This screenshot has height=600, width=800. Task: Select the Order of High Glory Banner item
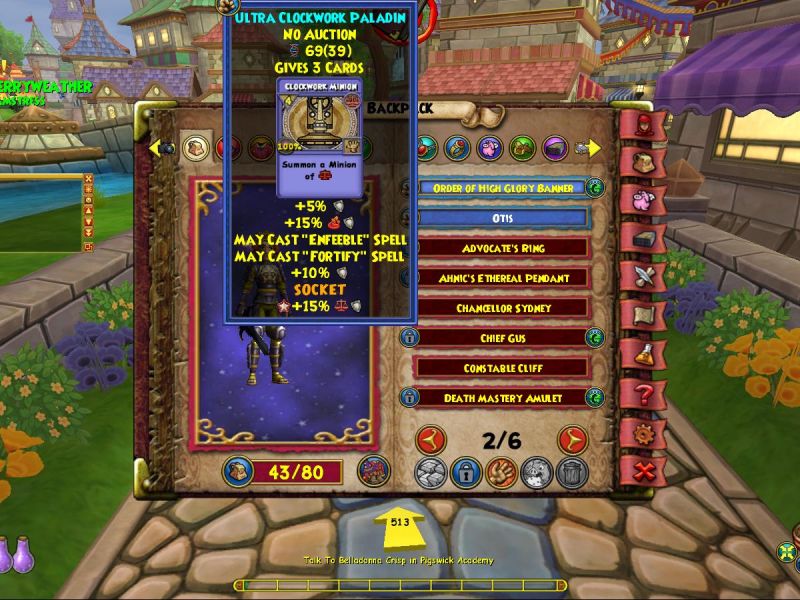(503, 187)
